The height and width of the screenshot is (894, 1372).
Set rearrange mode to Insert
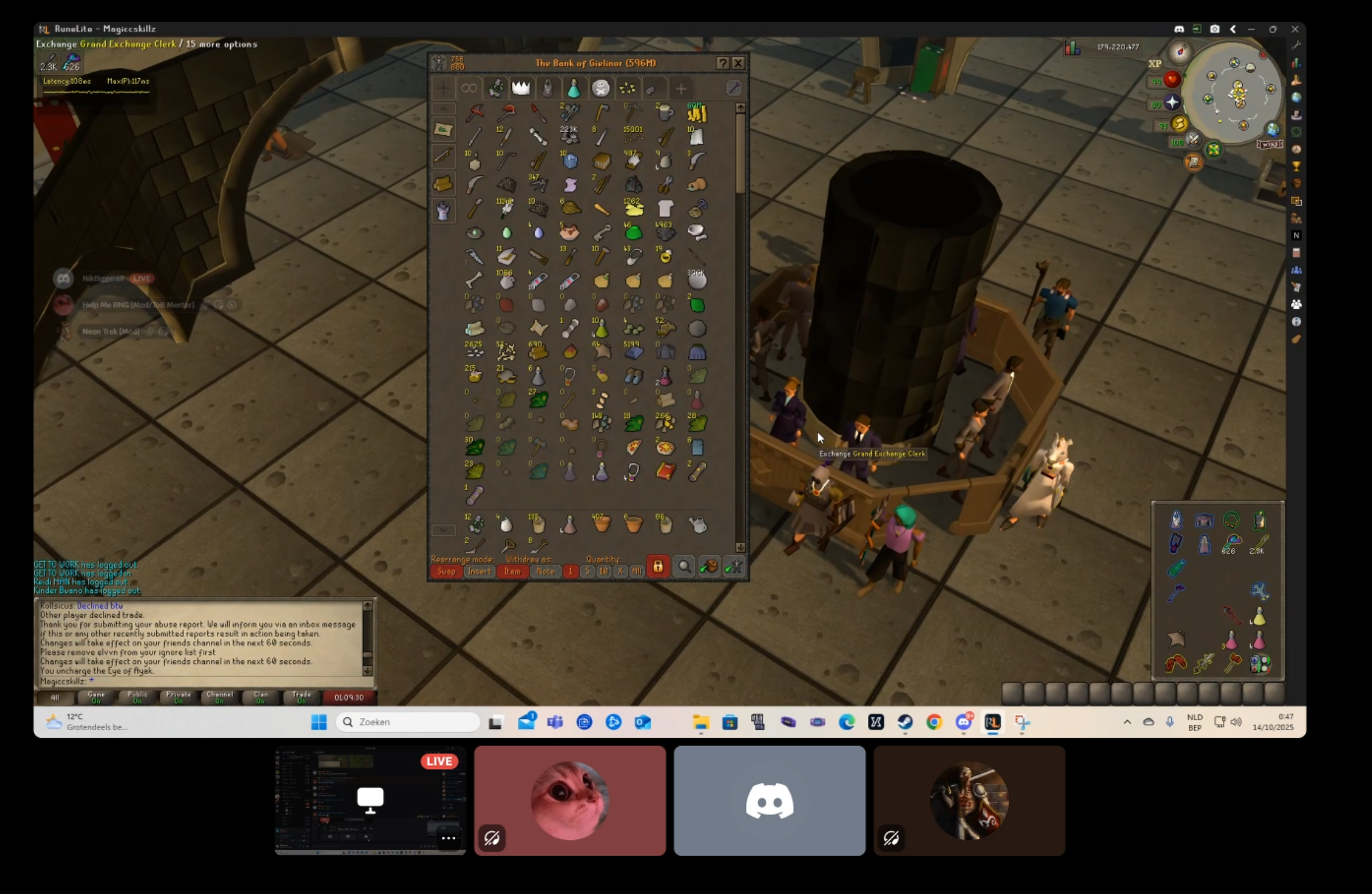tap(479, 571)
